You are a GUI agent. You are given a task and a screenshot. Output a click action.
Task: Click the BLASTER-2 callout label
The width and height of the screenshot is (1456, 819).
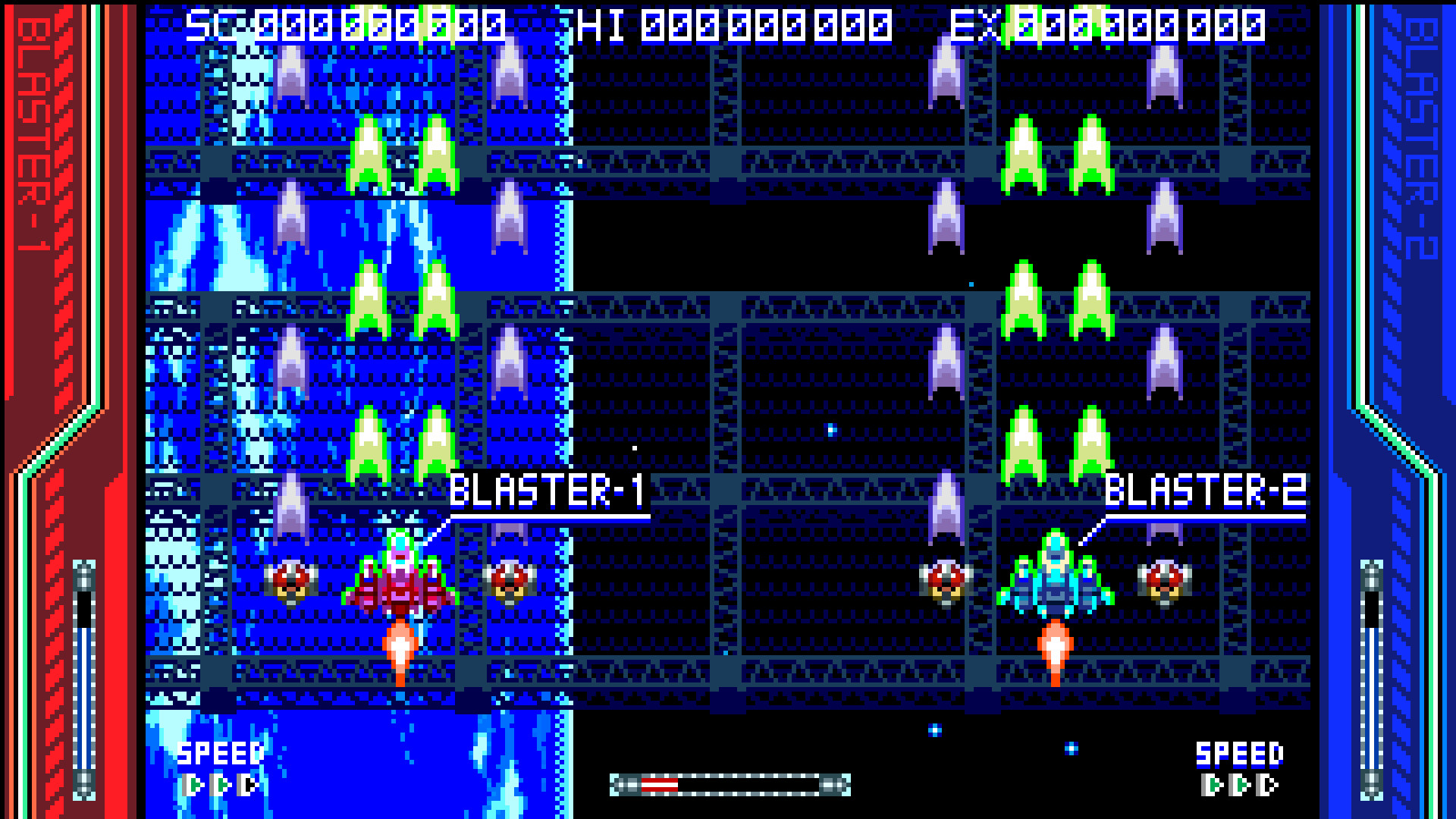click(x=1206, y=489)
